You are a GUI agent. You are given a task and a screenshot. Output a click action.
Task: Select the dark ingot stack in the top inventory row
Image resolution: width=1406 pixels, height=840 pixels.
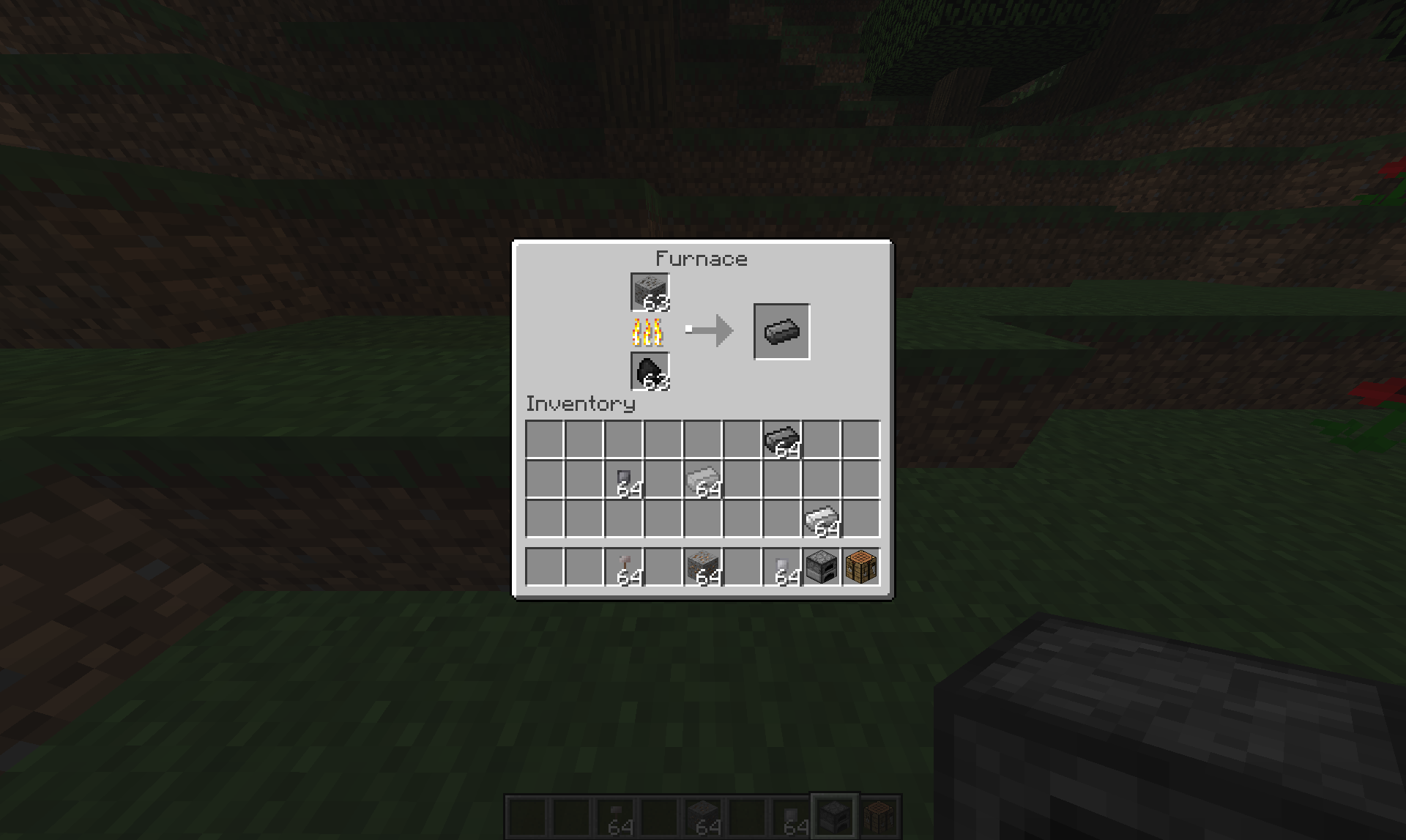(x=781, y=438)
